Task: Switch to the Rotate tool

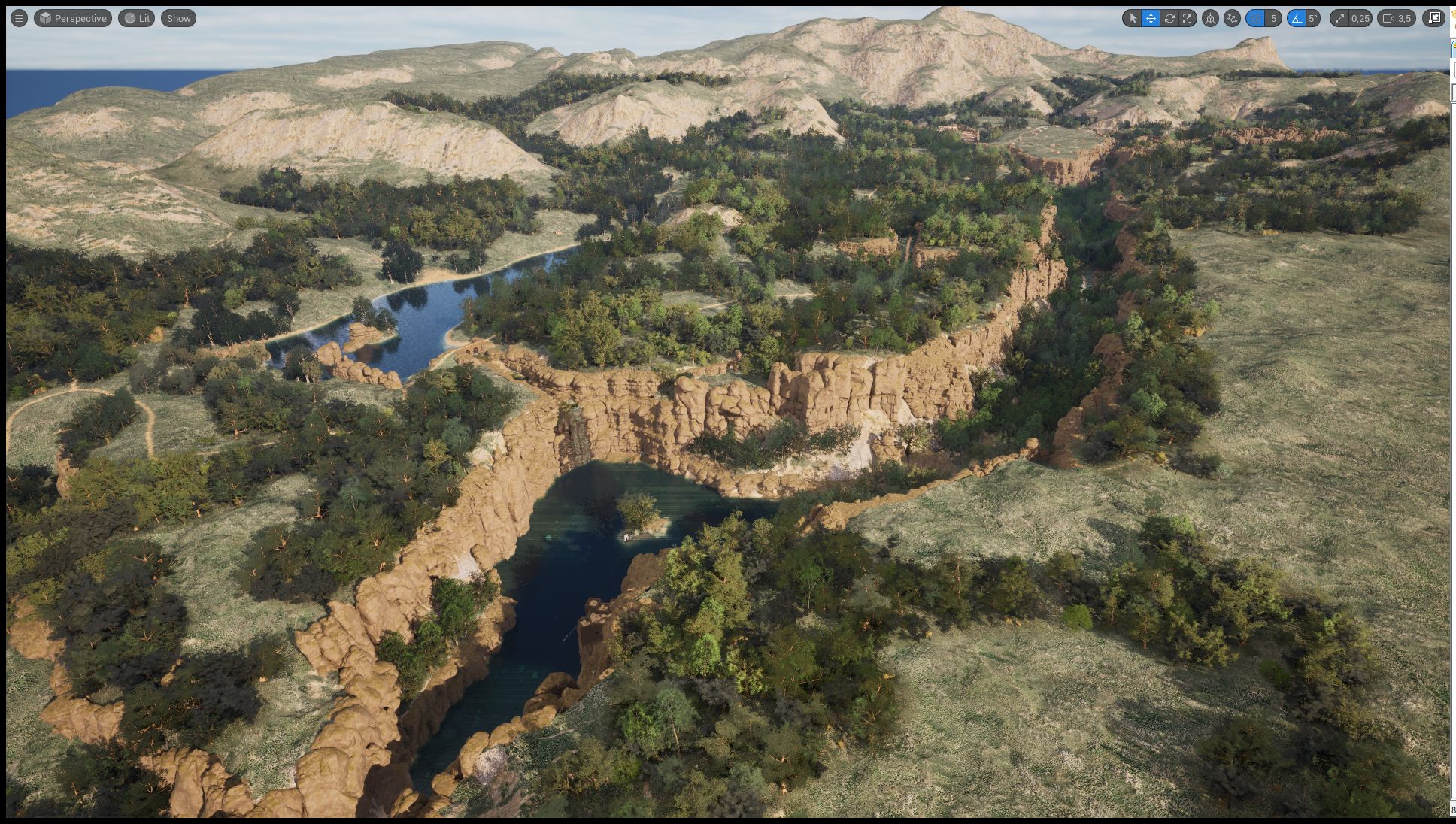Action: coord(1170,18)
